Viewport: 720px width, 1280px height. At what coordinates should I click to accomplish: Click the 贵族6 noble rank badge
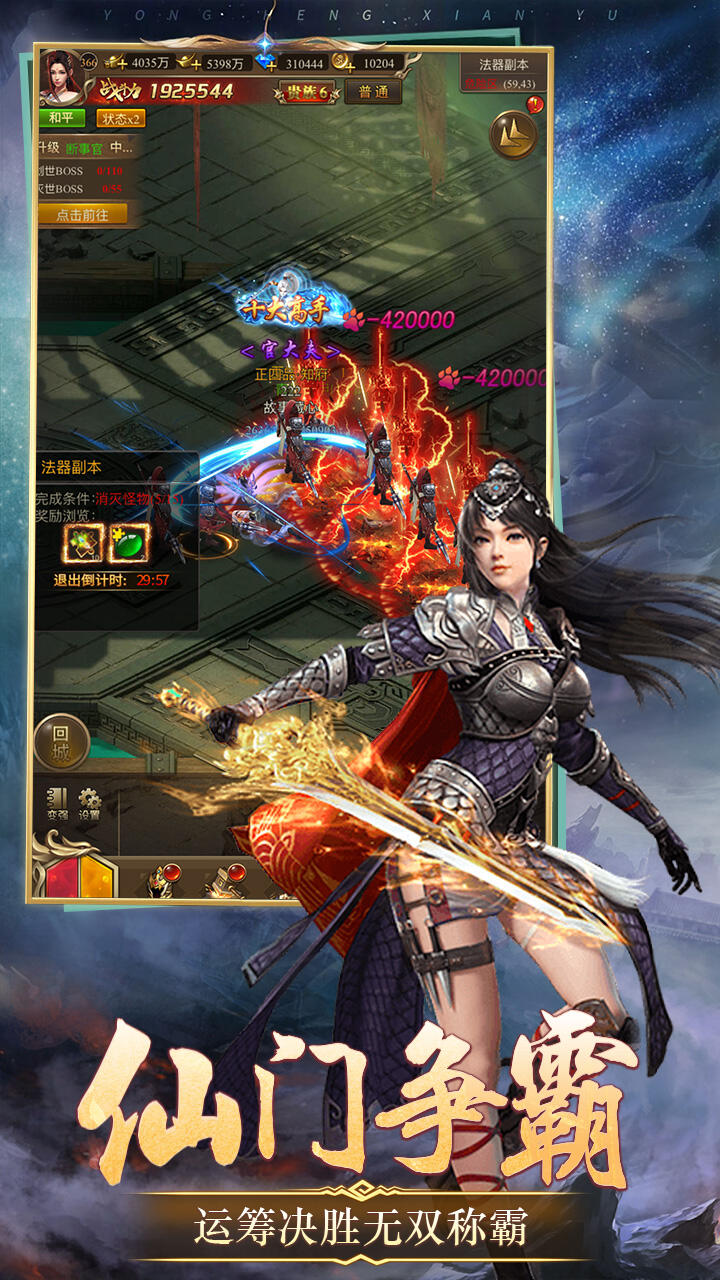pos(307,92)
